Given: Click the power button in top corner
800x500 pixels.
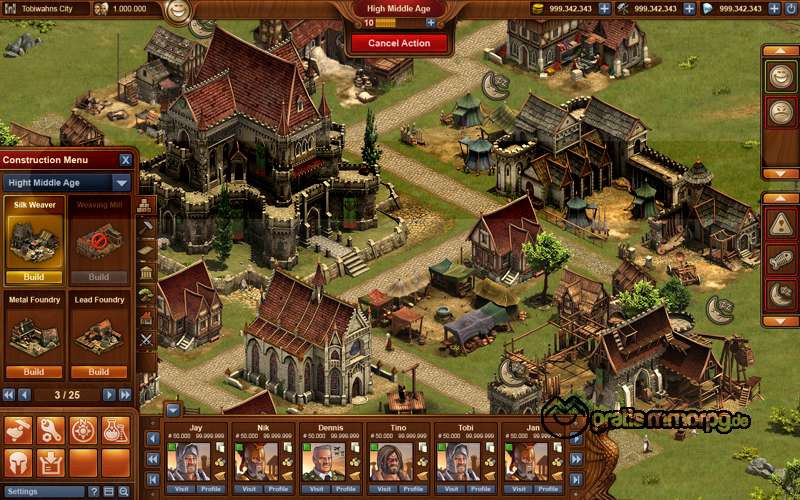Looking at the screenshot, I should click(789, 8).
